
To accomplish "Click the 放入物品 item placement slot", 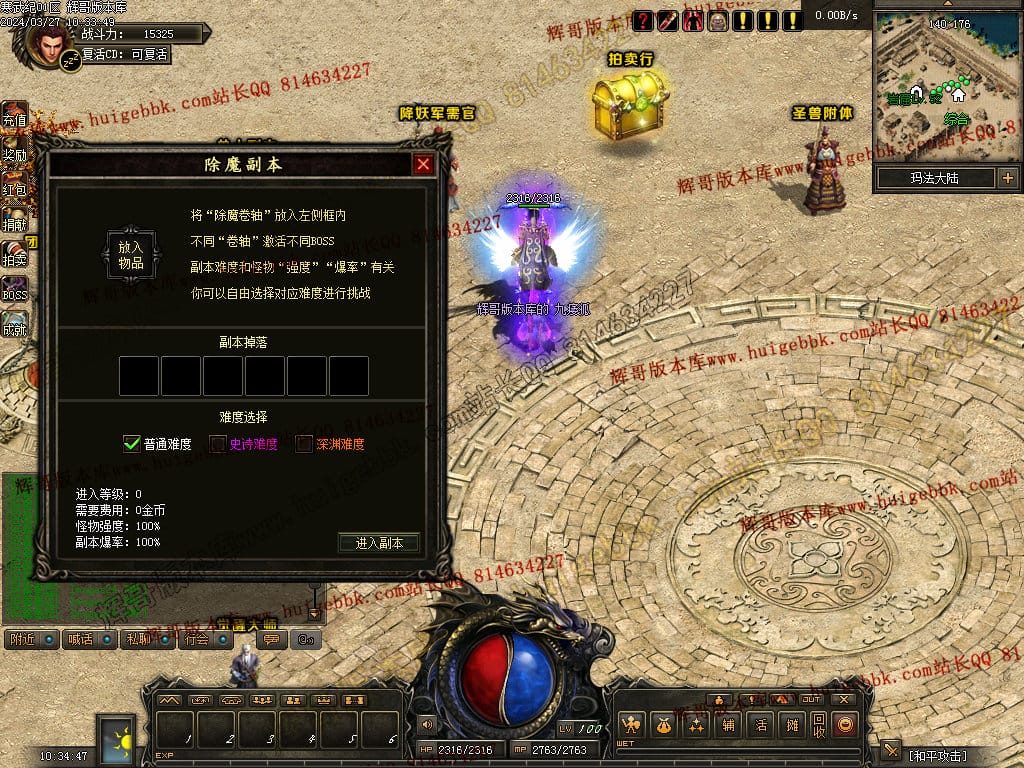I will pyautogui.click(x=131, y=255).
